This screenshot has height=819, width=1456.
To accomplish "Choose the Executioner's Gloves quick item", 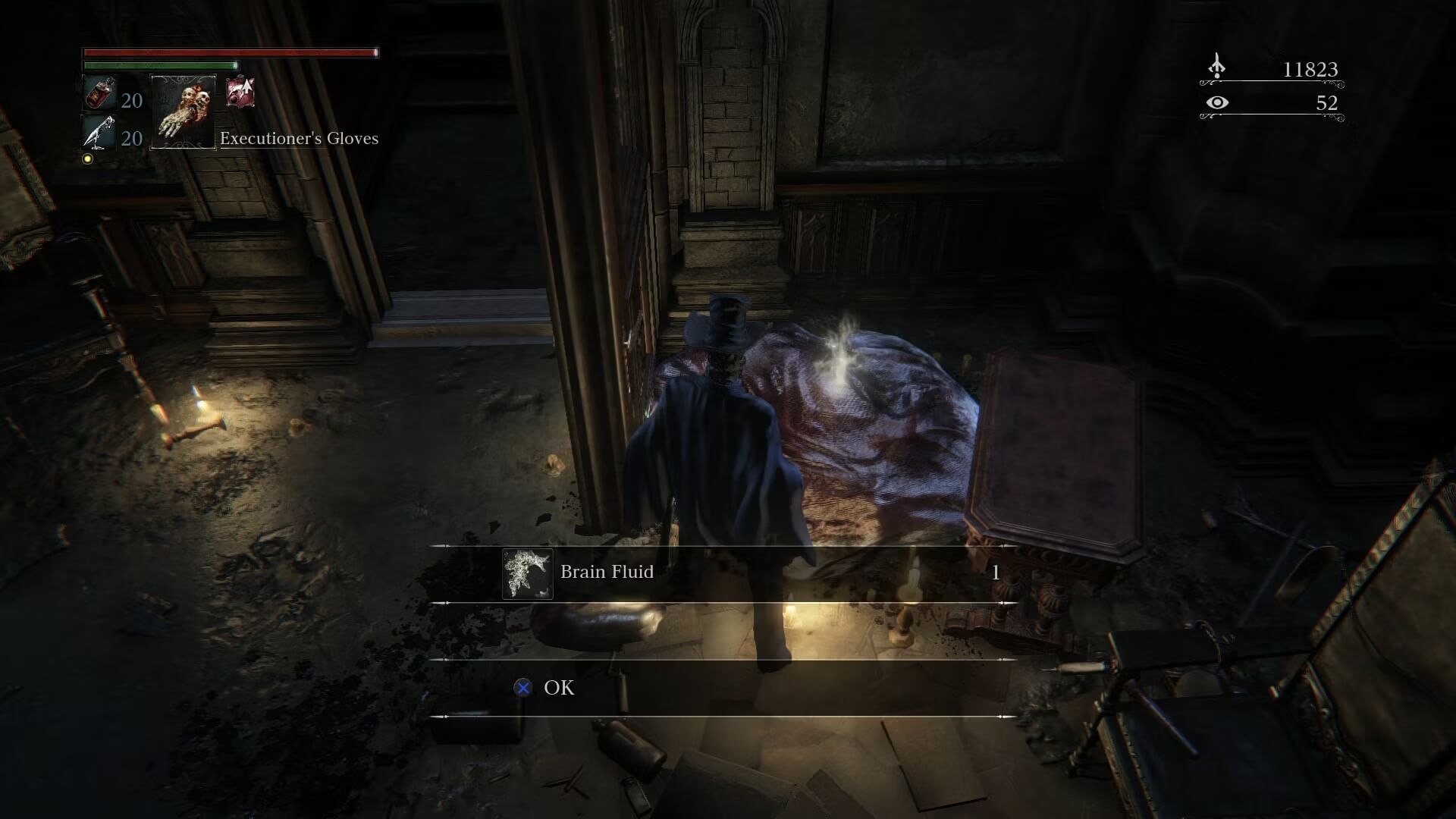I will [x=184, y=111].
